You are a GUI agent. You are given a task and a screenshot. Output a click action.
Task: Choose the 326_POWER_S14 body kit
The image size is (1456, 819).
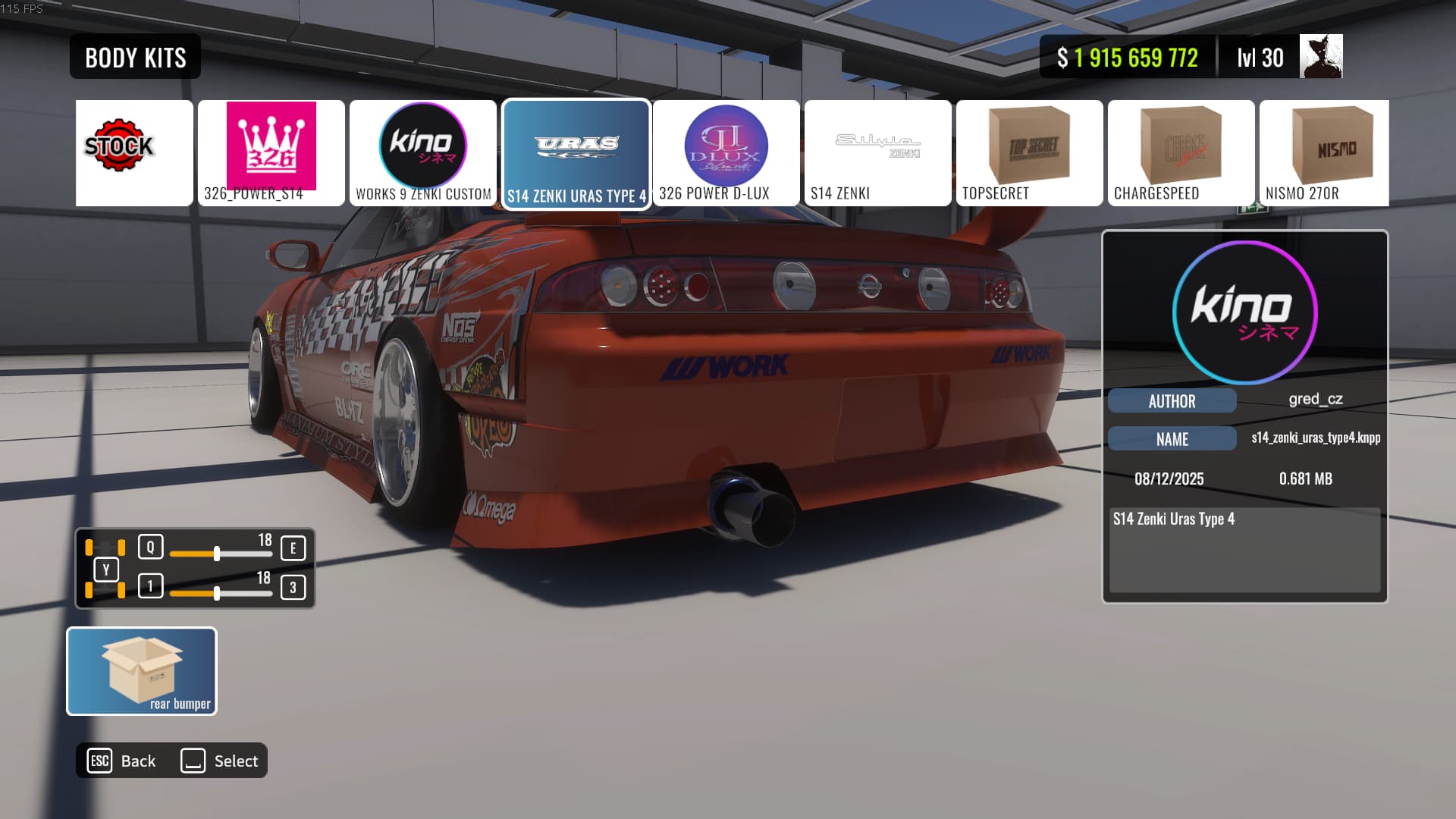pyautogui.click(x=271, y=152)
